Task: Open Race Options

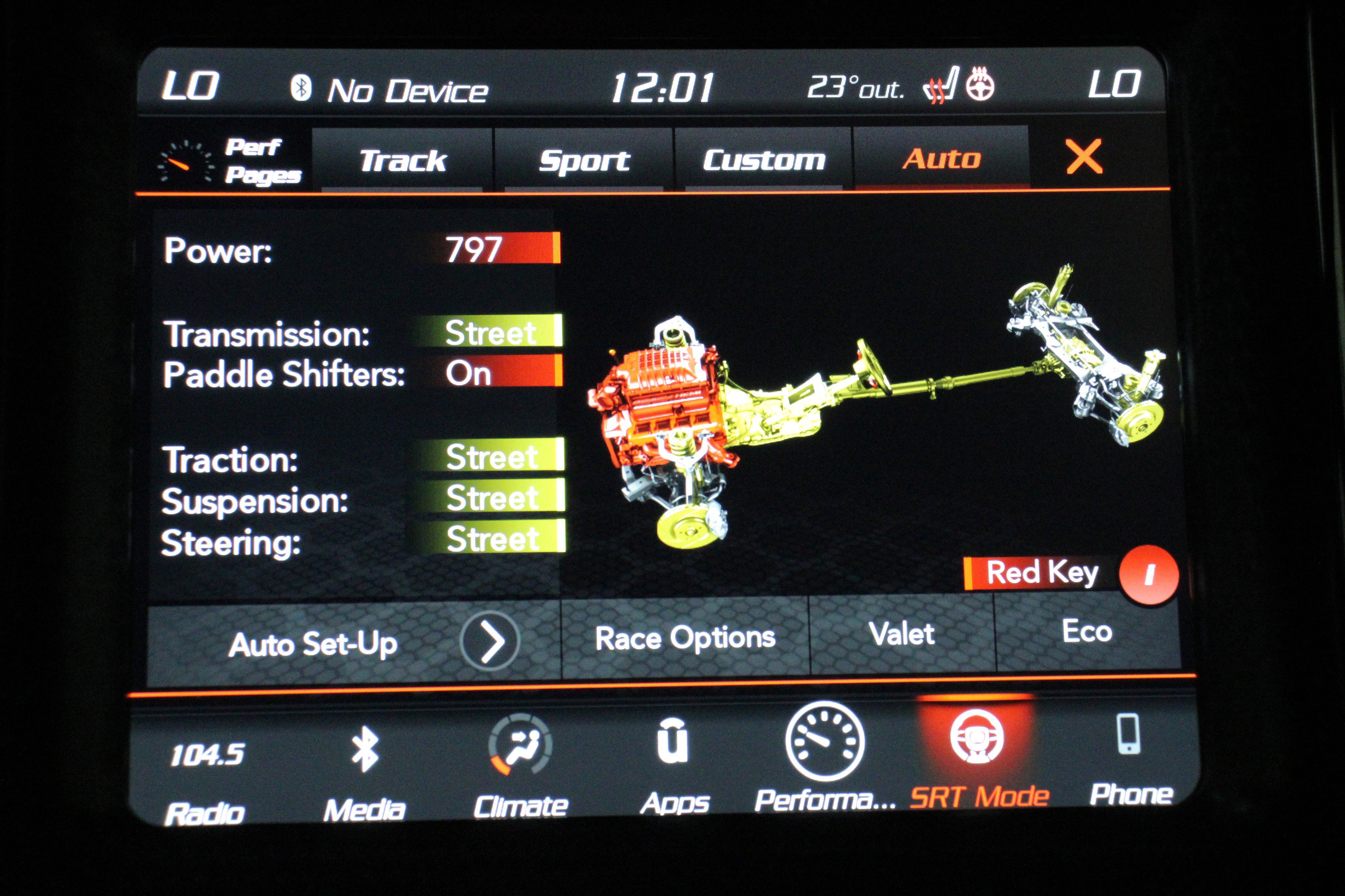Action: pos(685,638)
